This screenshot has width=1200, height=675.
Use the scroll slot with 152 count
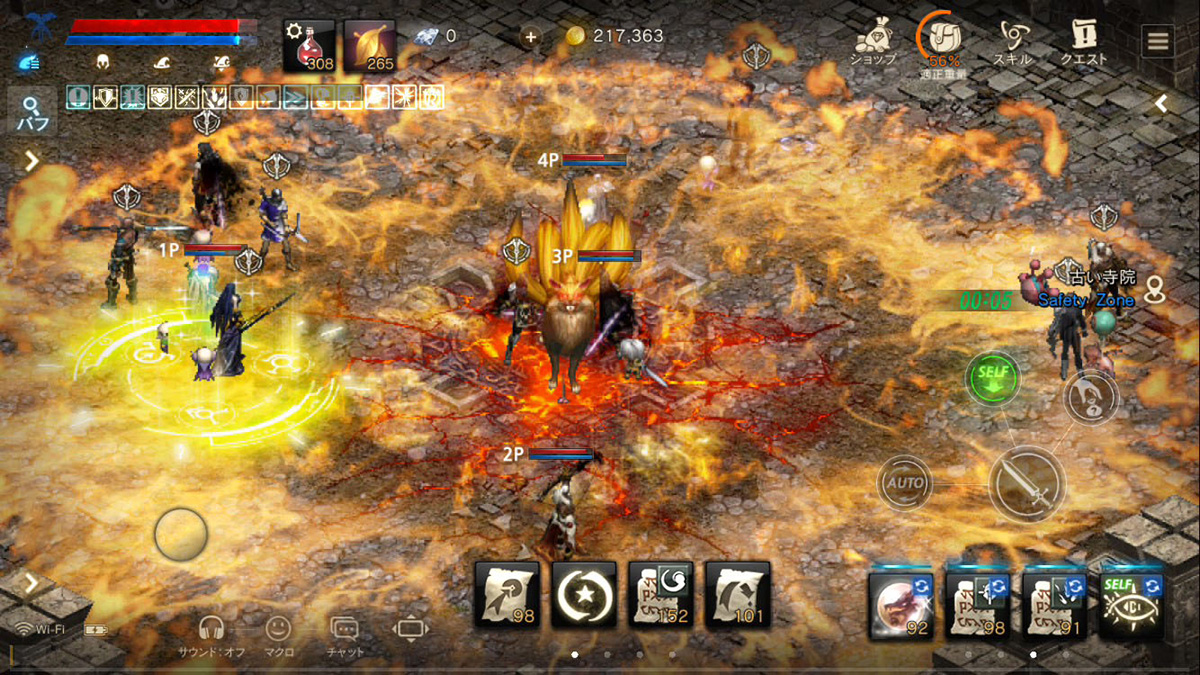[x=661, y=594]
